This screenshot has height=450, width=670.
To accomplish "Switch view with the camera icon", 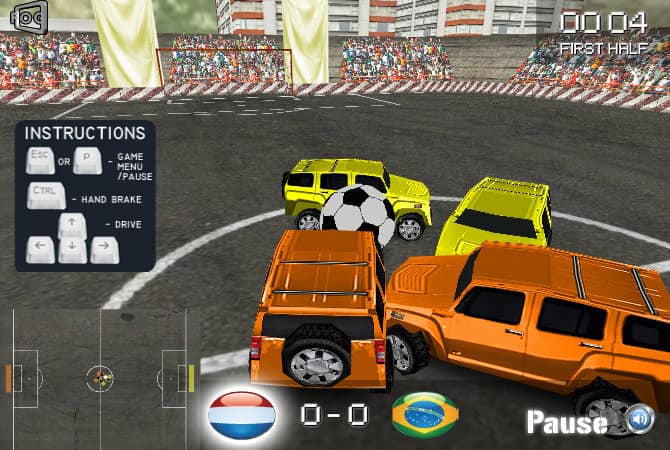I will 29,17.
